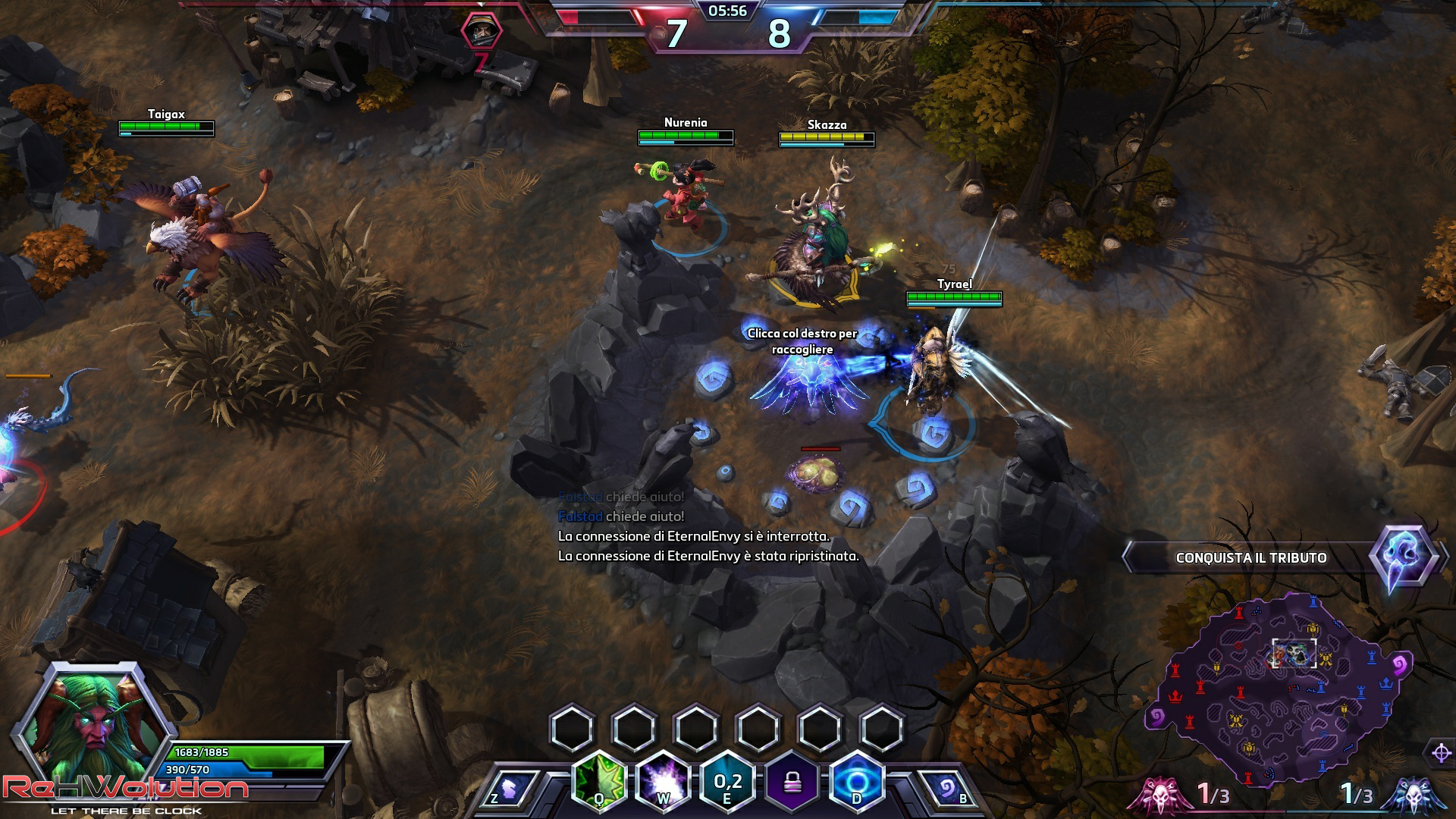Viewport: 1456px width, 819px height.
Task: Select the E ability on cooldown
Action: point(728,781)
